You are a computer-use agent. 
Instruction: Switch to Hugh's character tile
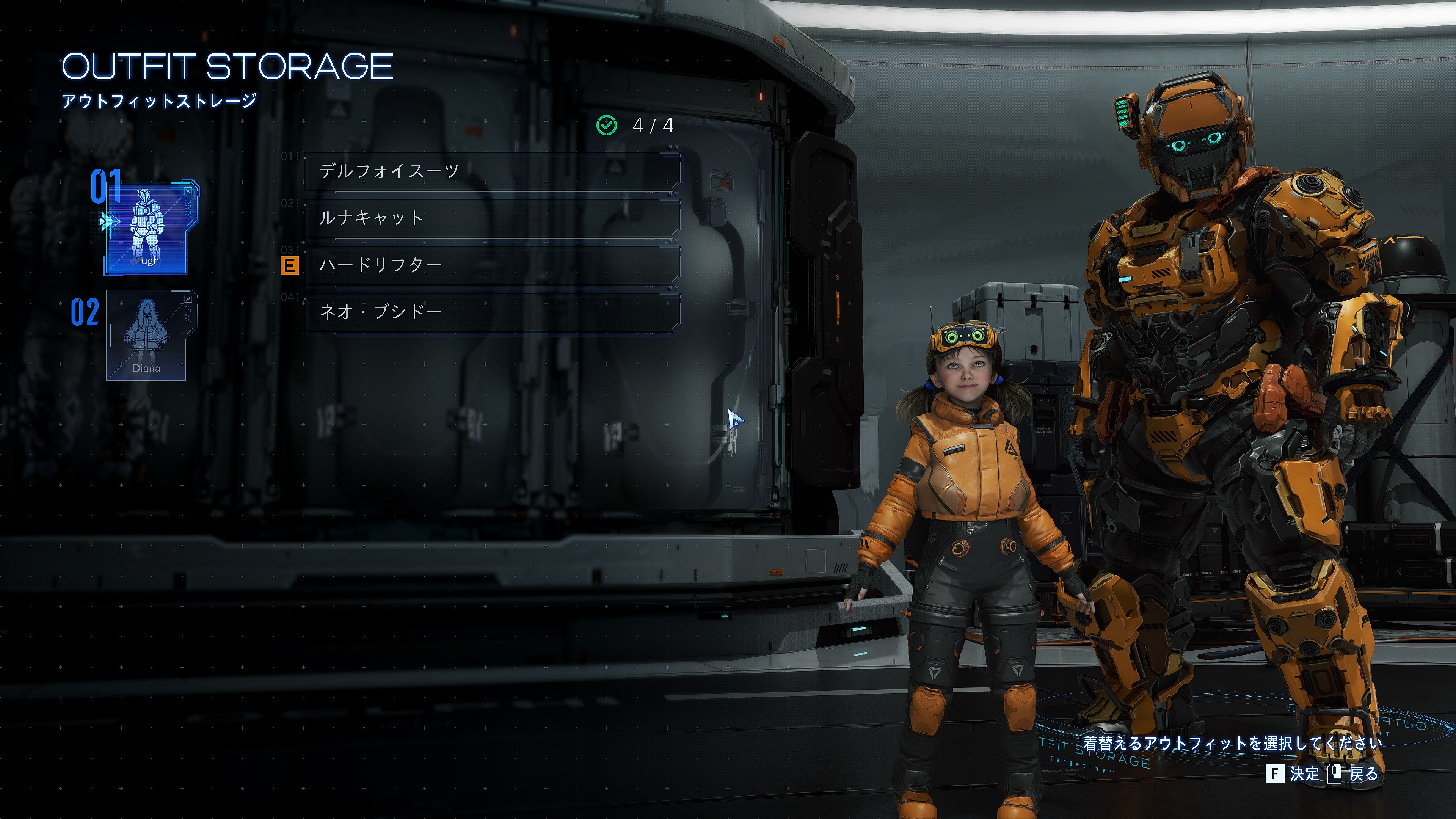(x=147, y=229)
